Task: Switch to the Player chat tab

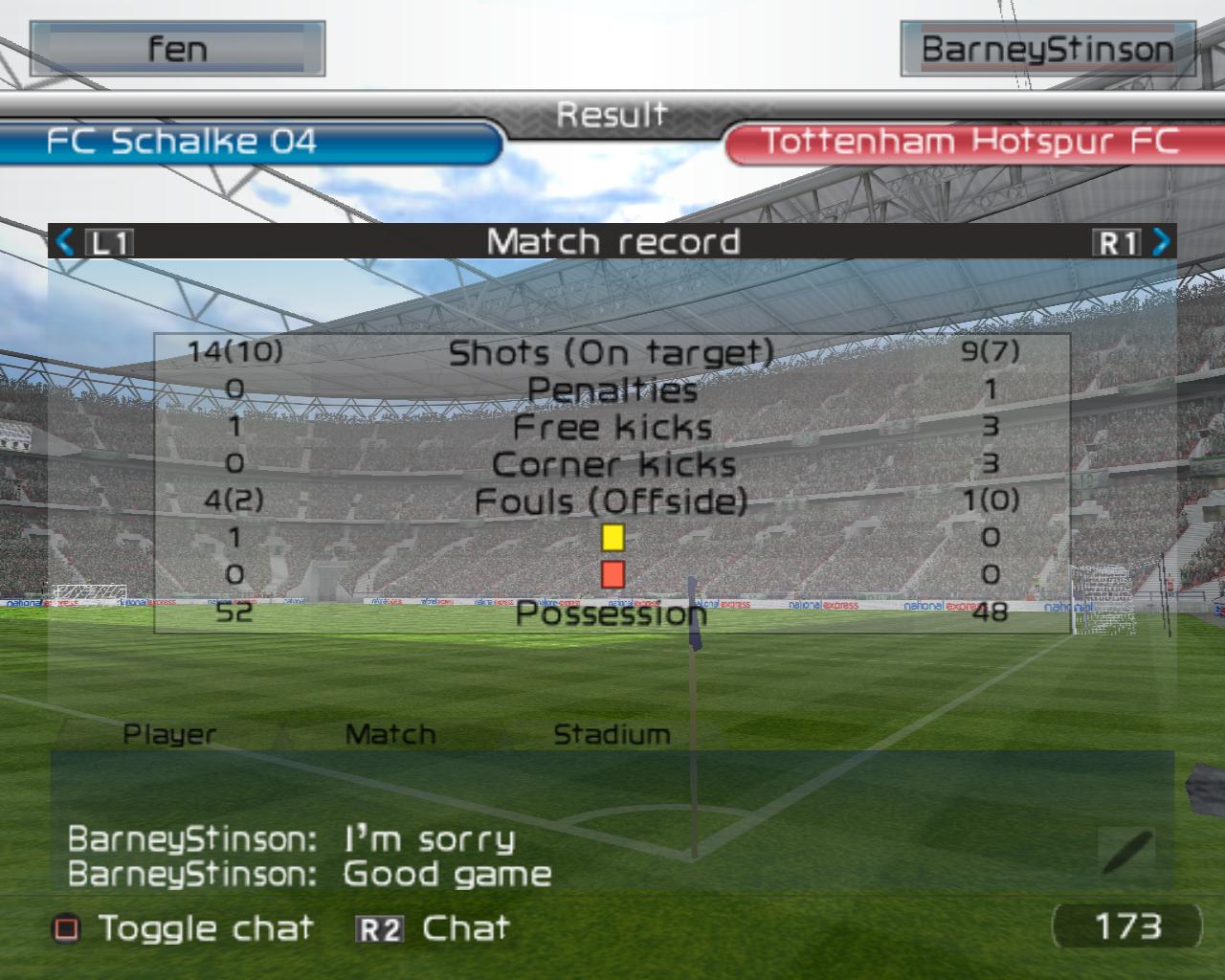Action: coord(169,734)
